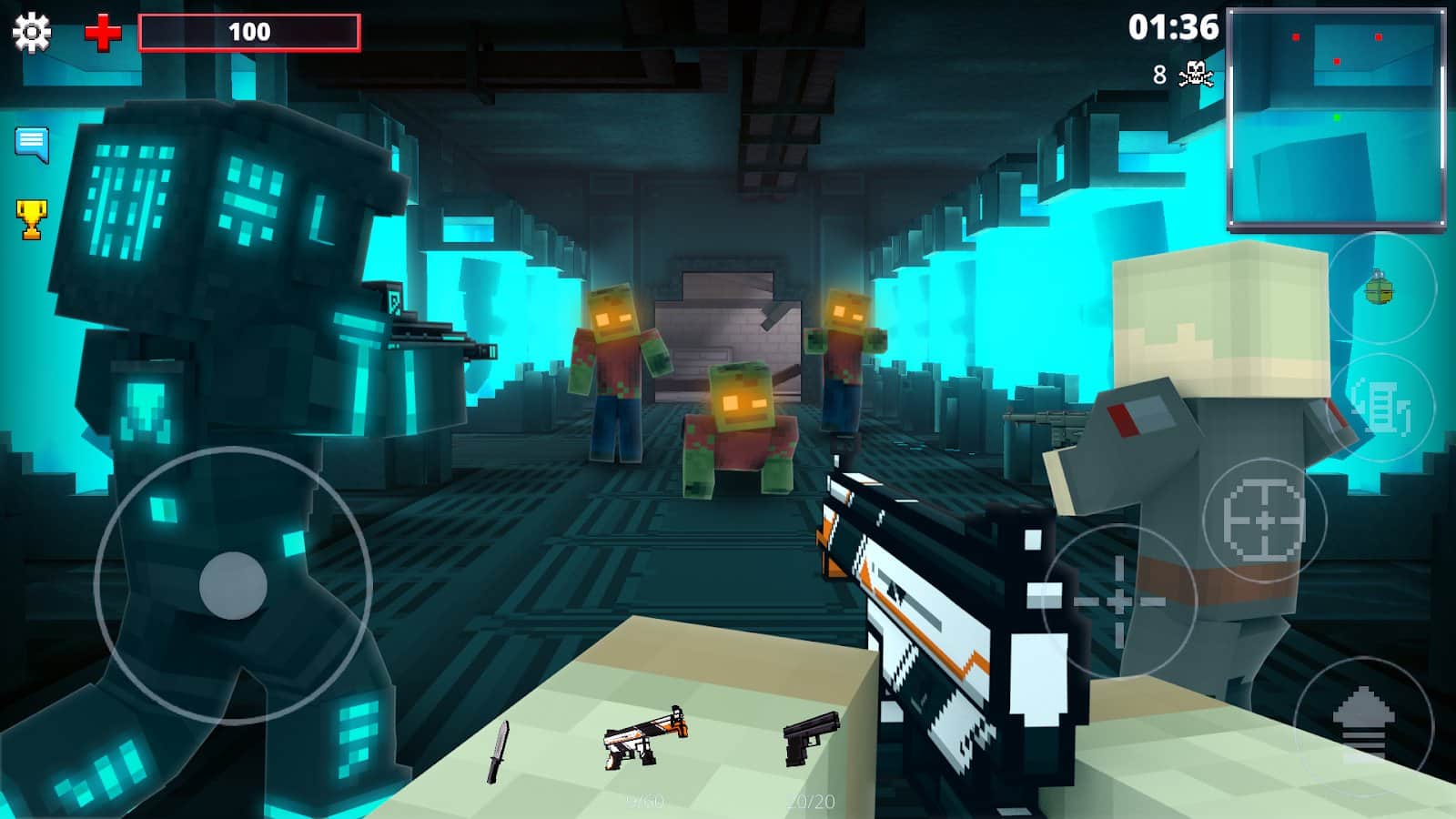
Task: Switch to the knife
Action: point(498,752)
